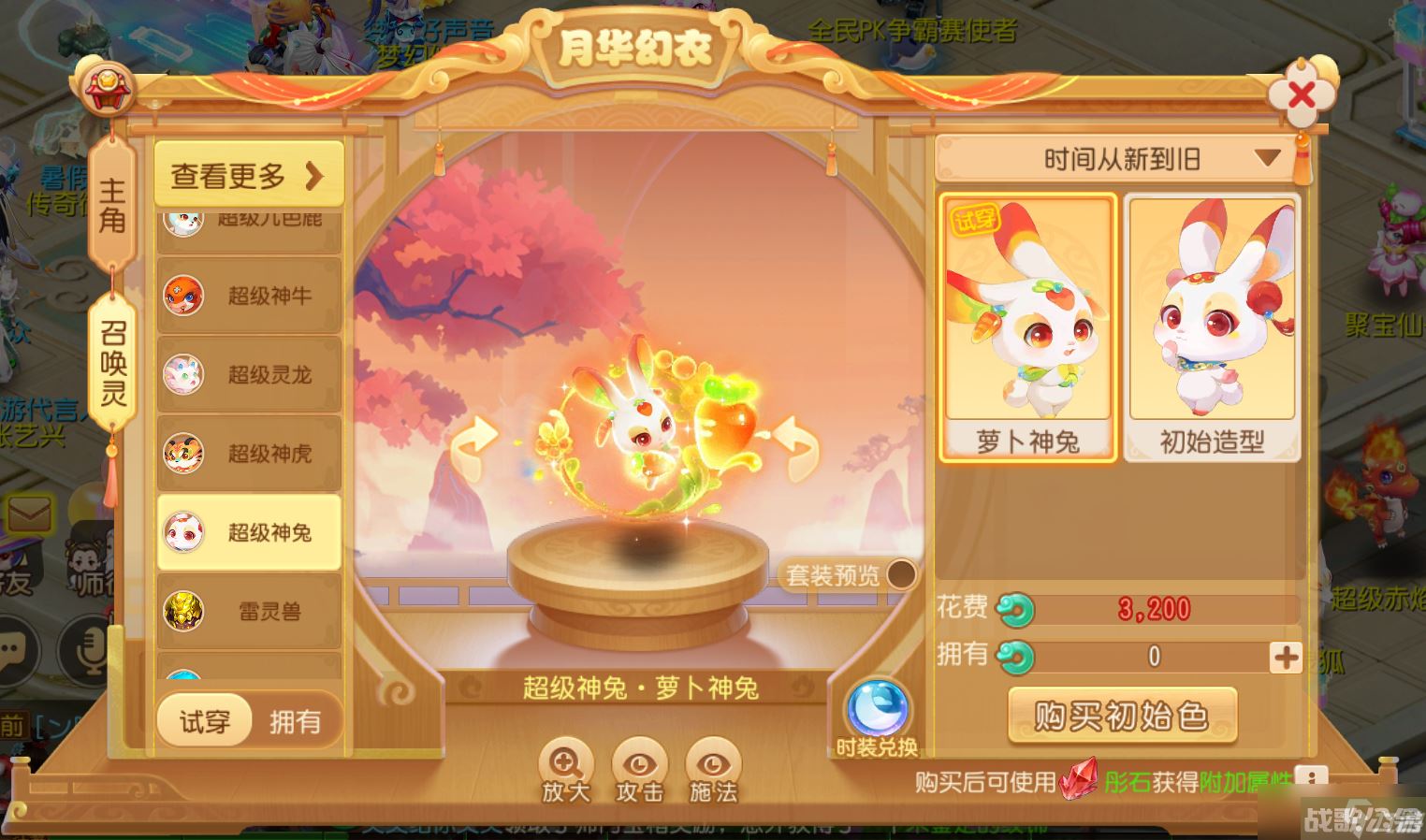Expand 查看更多 to view more summons

pos(248,171)
